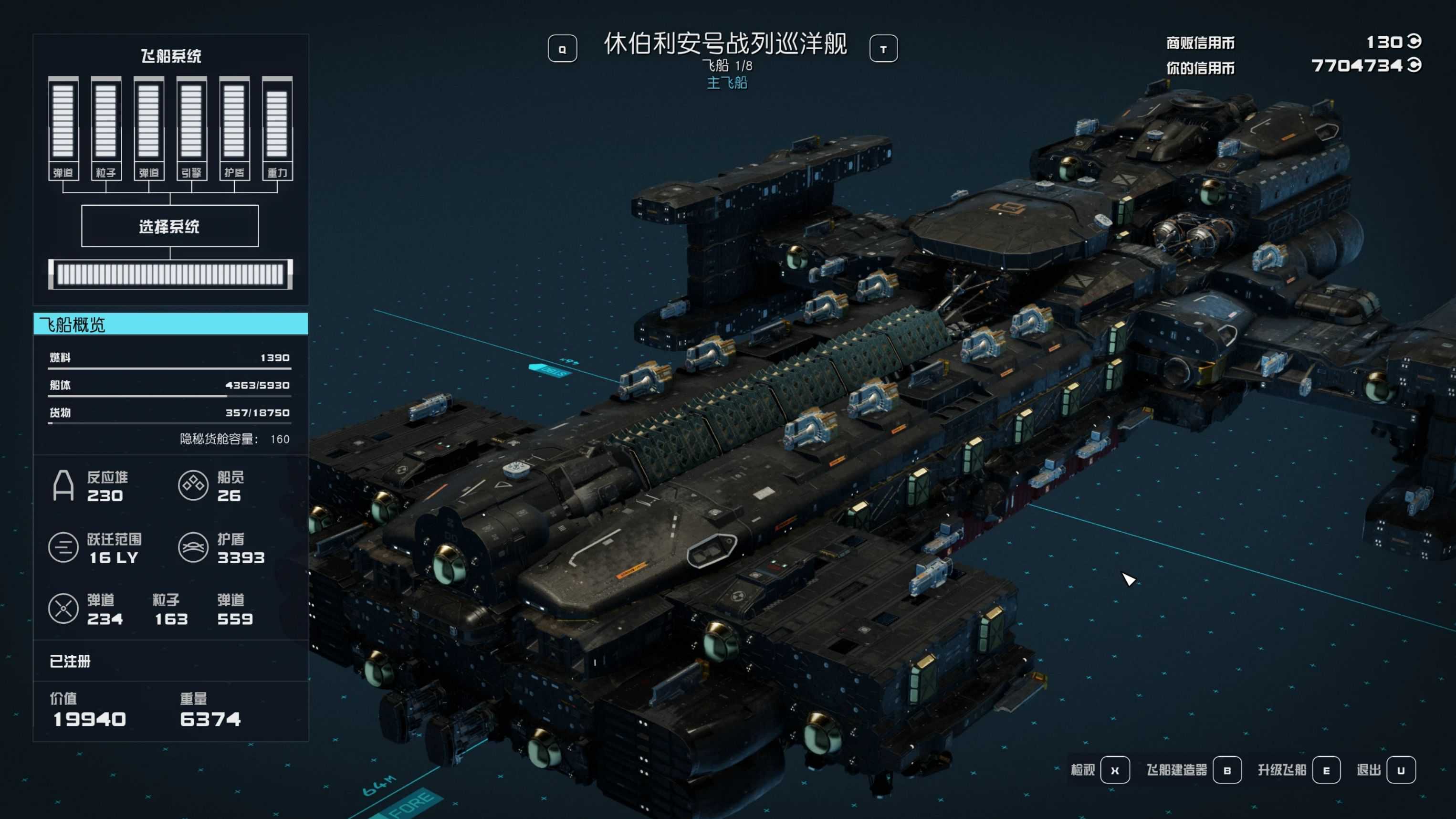Select the 粒子 weapon power column
The image size is (1456, 819).
(x=105, y=129)
